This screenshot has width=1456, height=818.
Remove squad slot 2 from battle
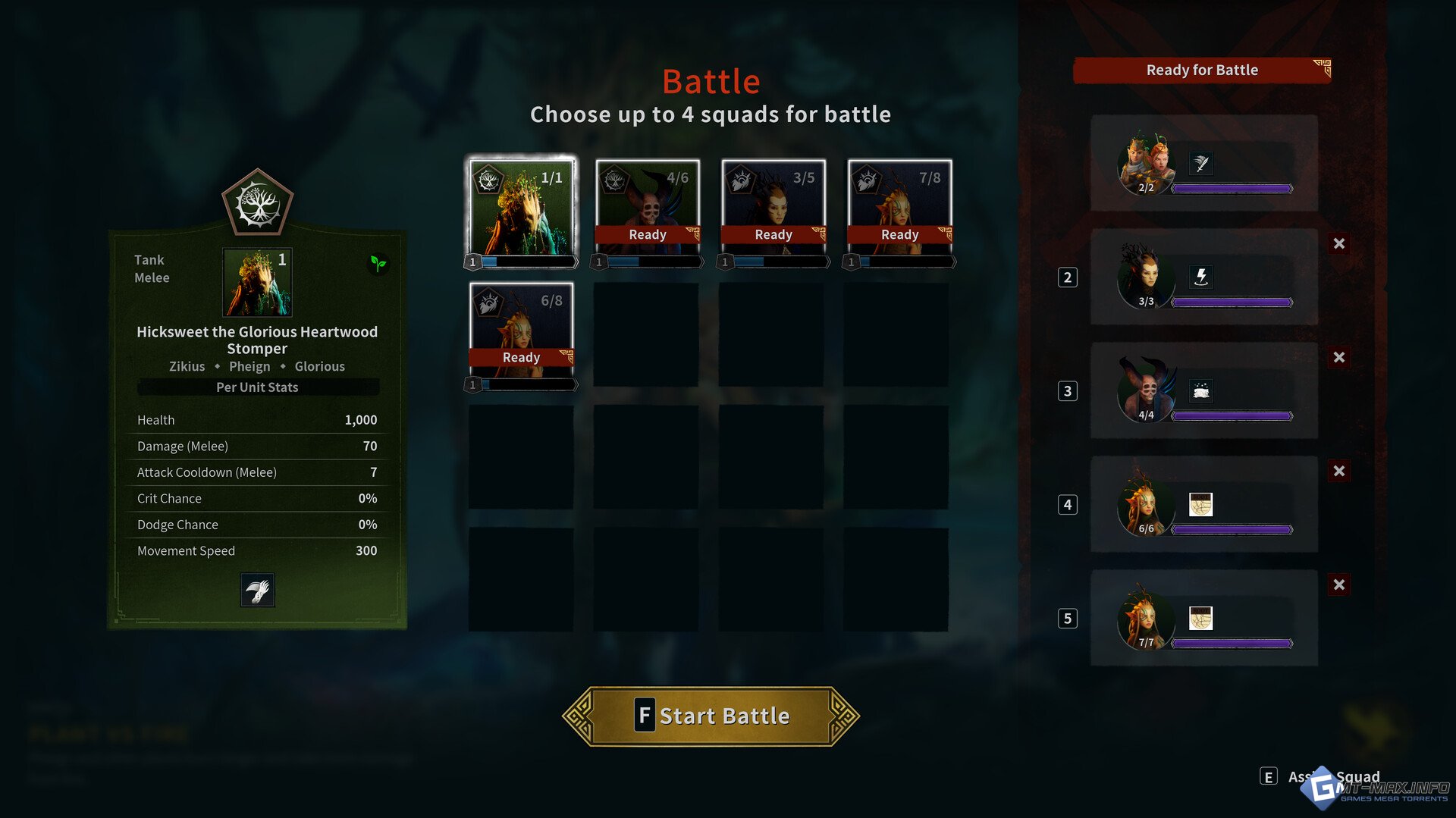(1339, 244)
